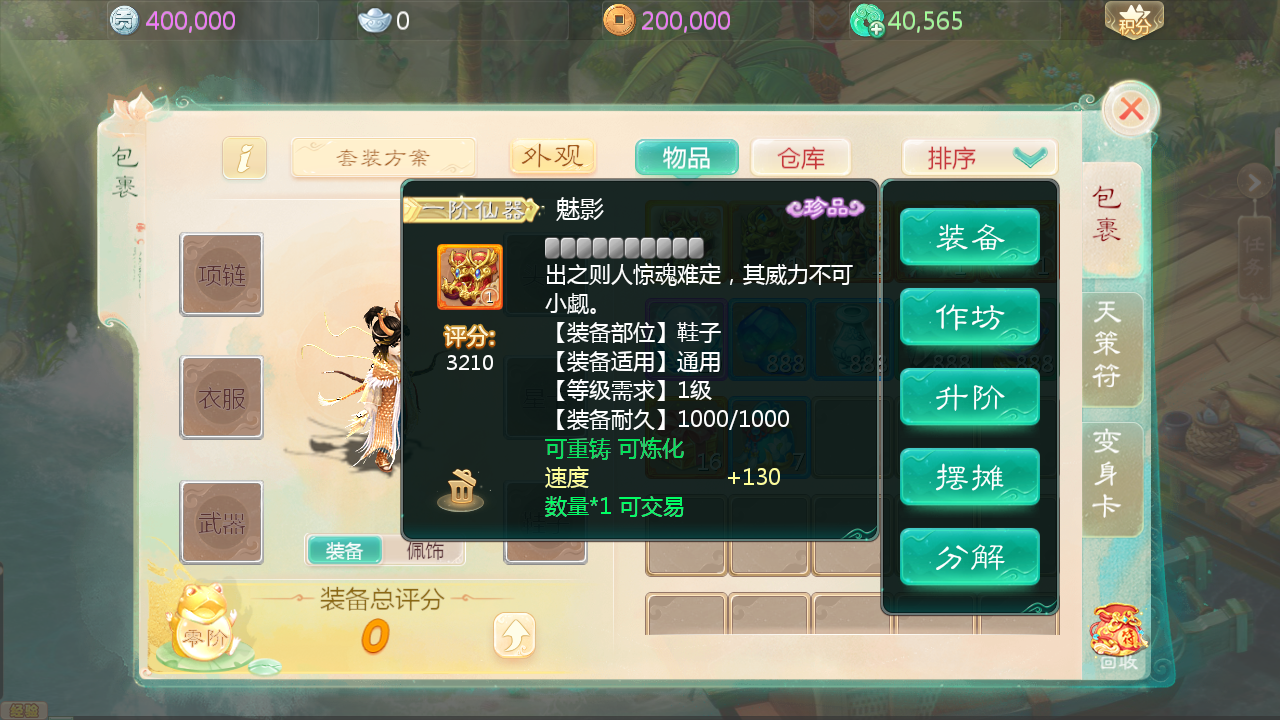
Task: Click the copper coin currency icon
Action: tap(619, 19)
